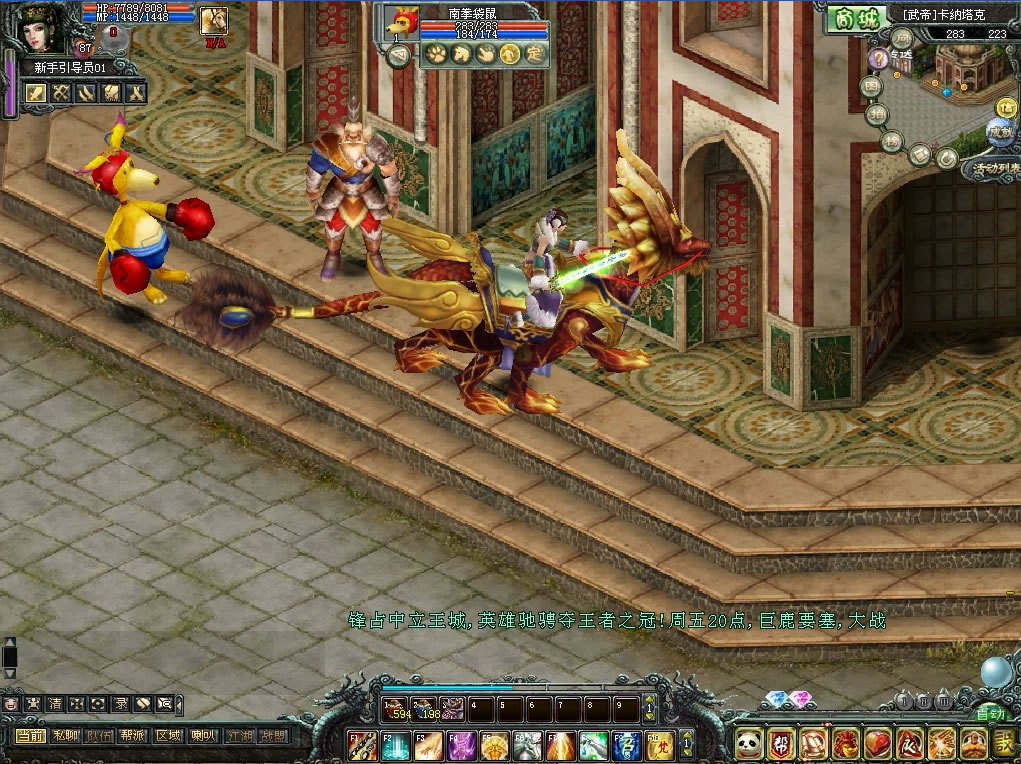
Task: Click the 清 clear chat button
Action: tap(54, 703)
